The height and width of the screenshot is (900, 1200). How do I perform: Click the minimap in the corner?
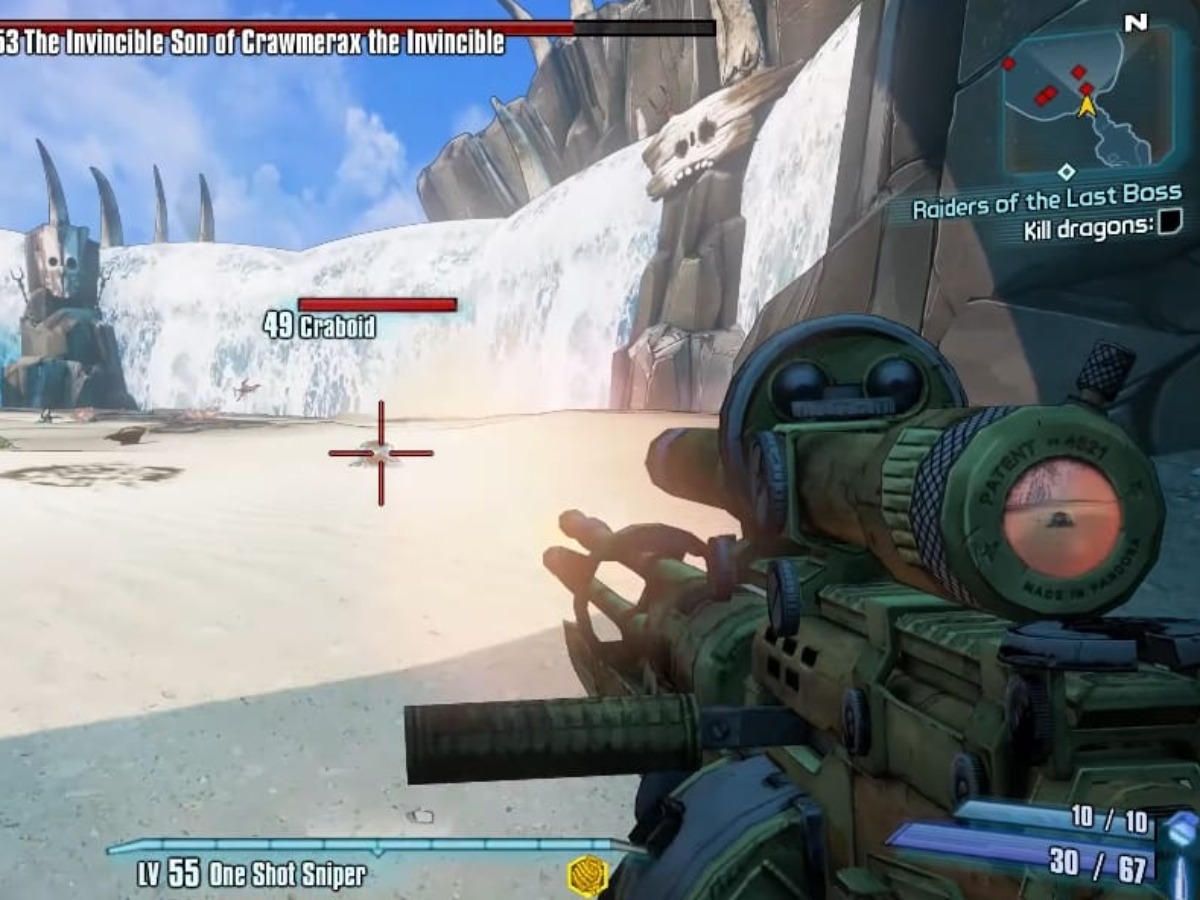click(1088, 100)
